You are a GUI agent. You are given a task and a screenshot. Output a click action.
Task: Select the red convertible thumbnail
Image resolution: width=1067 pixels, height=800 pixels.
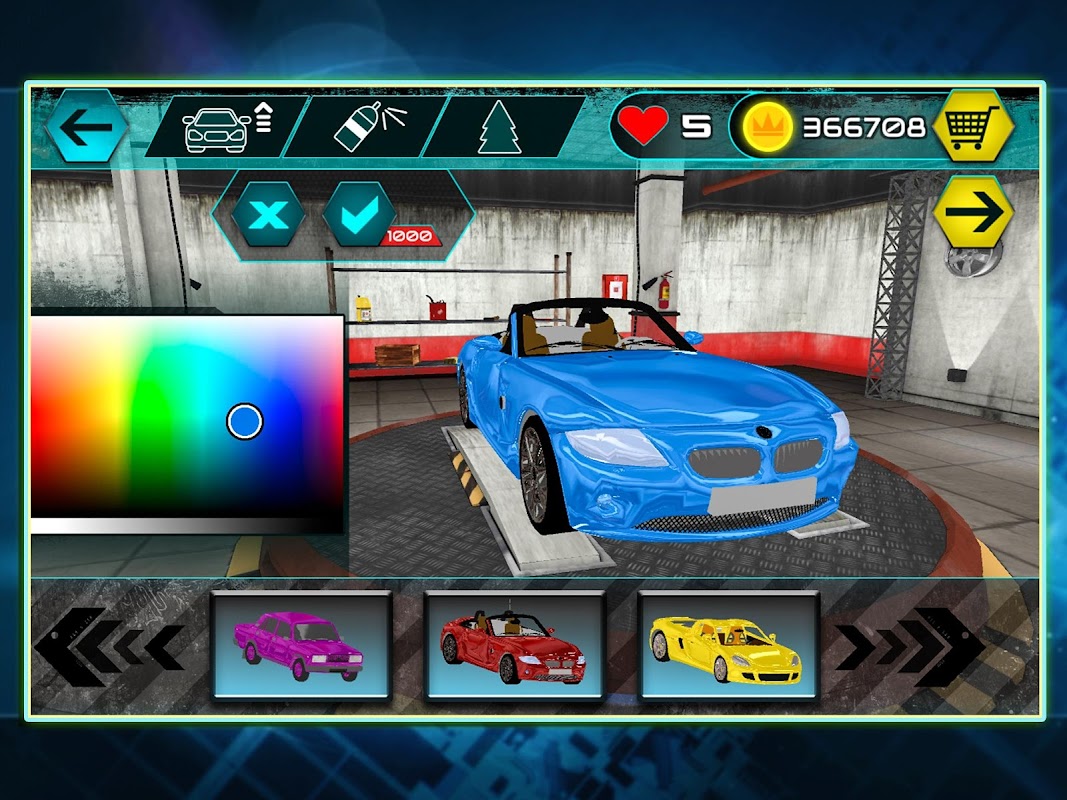pyautogui.click(x=514, y=644)
